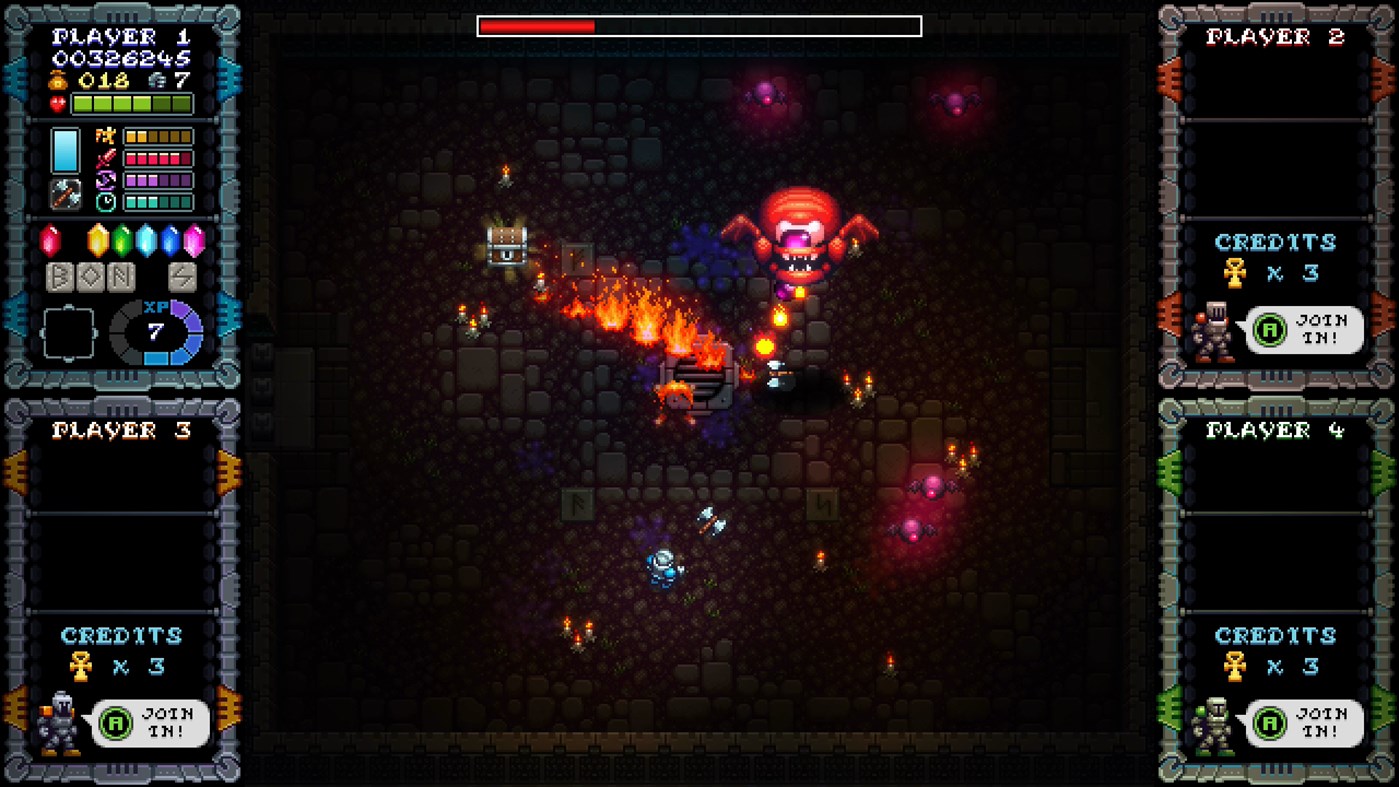Select the axe weapon icon in Player 1 panel
The width and height of the screenshot is (1399, 787).
(x=66, y=194)
